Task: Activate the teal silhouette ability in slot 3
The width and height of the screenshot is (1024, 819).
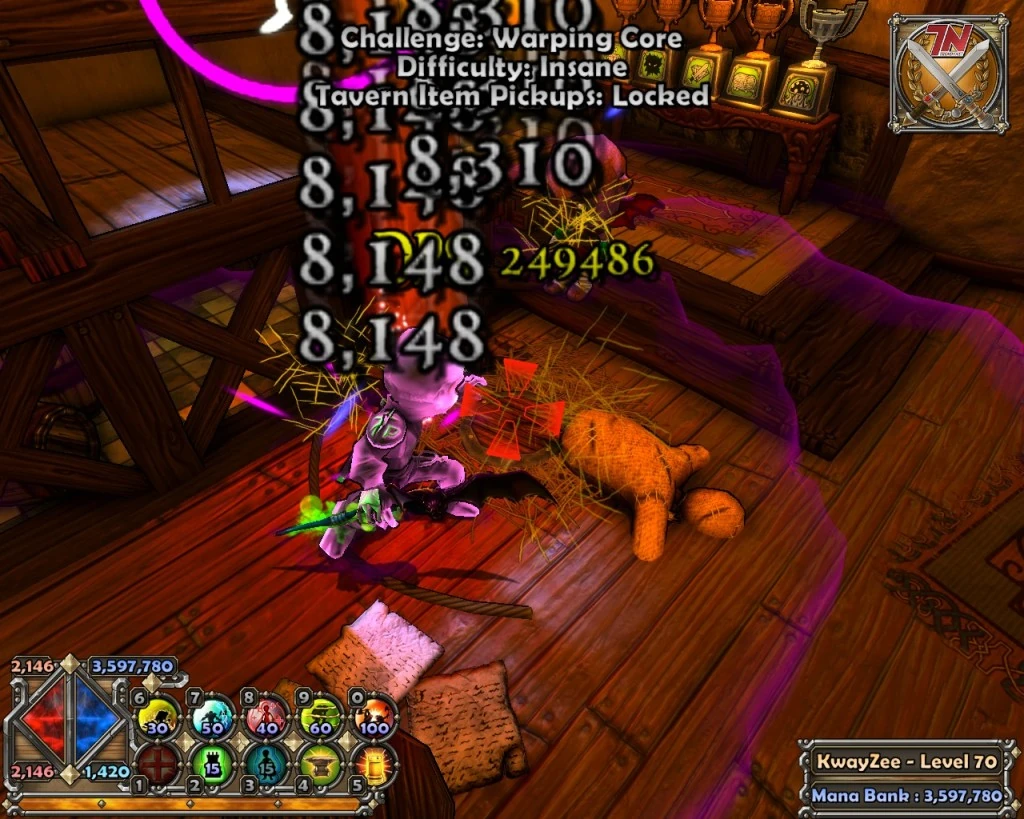Action: pyautogui.click(x=267, y=765)
